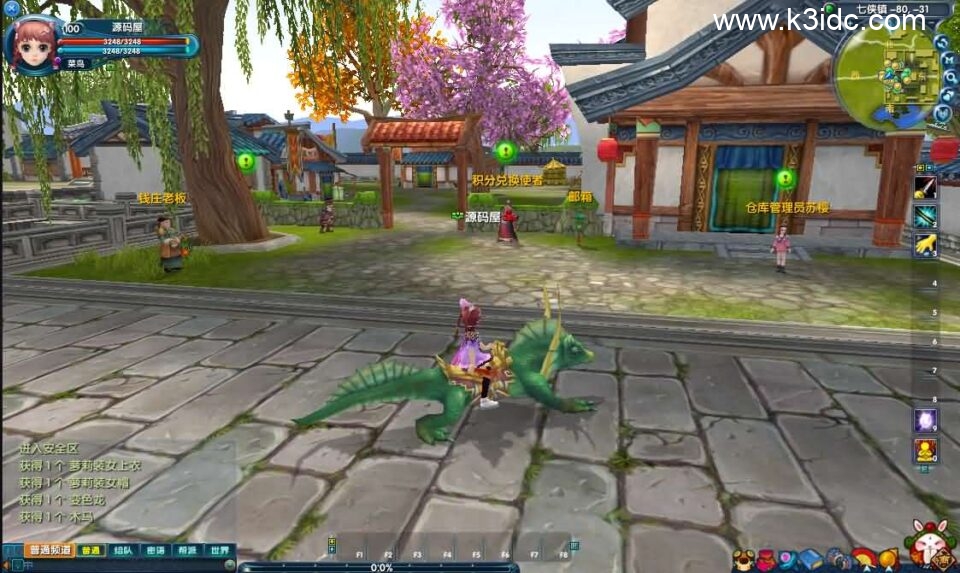Viewport: 960px width, 573px height.
Task: Activate the cyan slash skill in slot 2
Action: coord(925,215)
